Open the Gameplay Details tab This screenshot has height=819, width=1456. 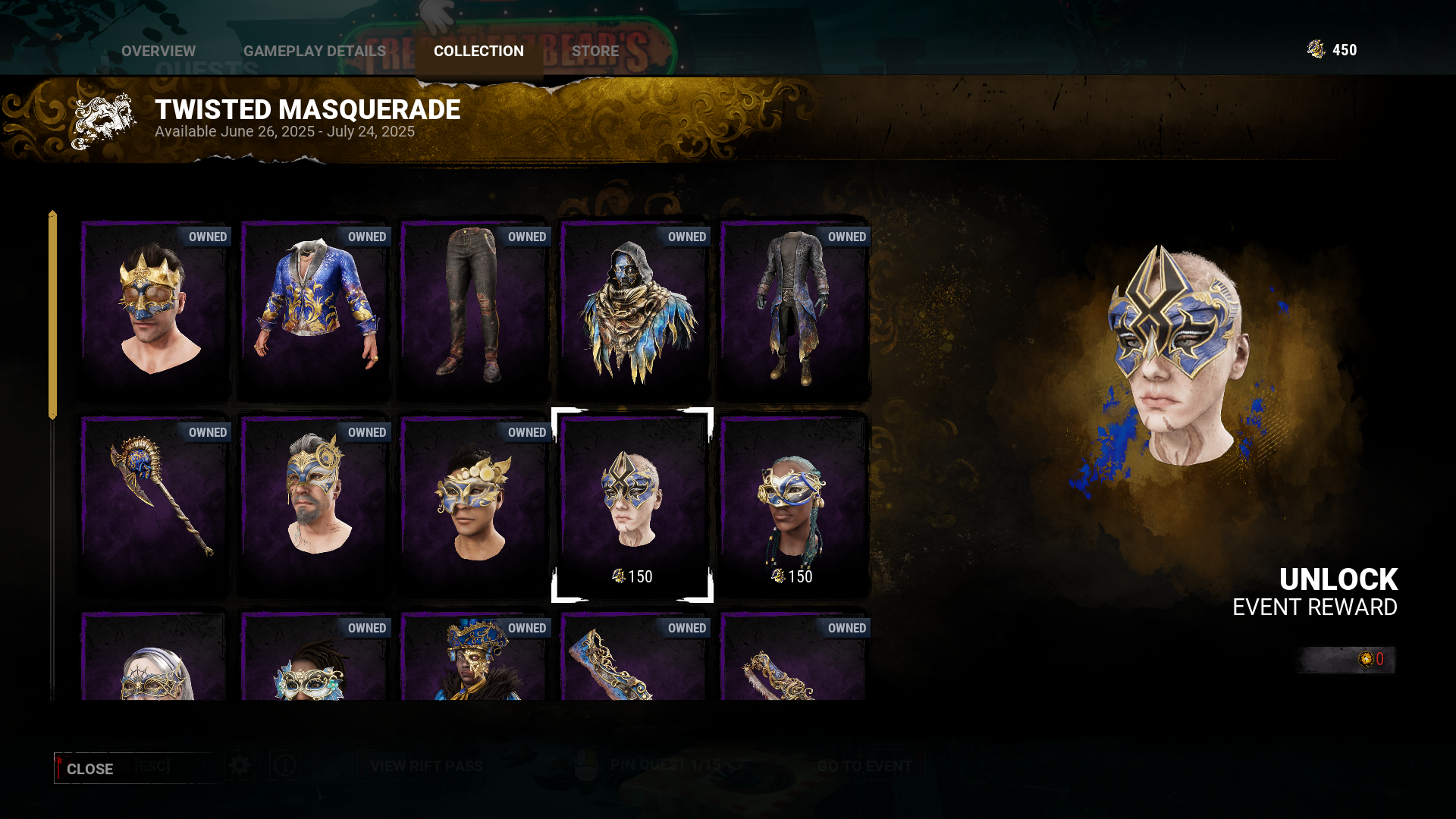point(314,51)
